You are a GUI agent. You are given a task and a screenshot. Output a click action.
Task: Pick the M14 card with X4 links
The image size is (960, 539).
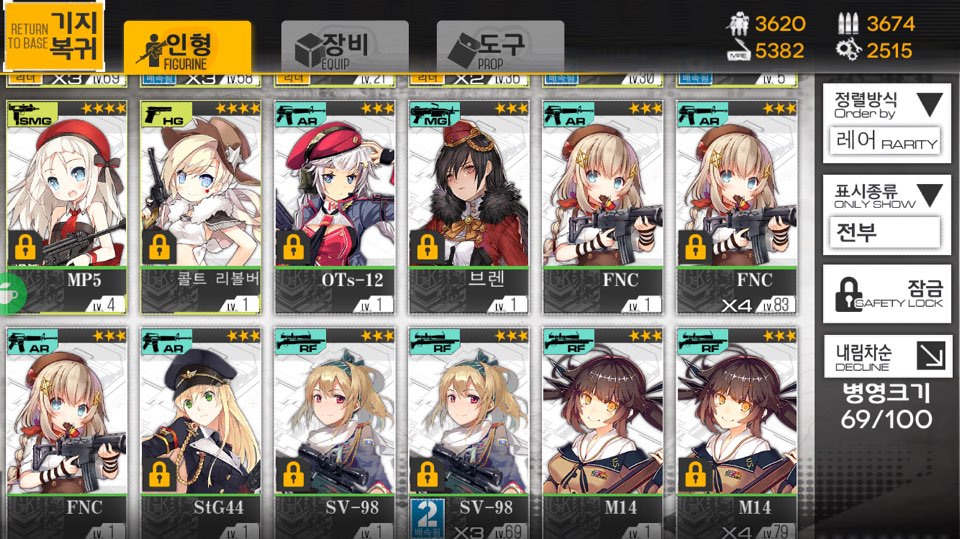pyautogui.click(x=737, y=425)
